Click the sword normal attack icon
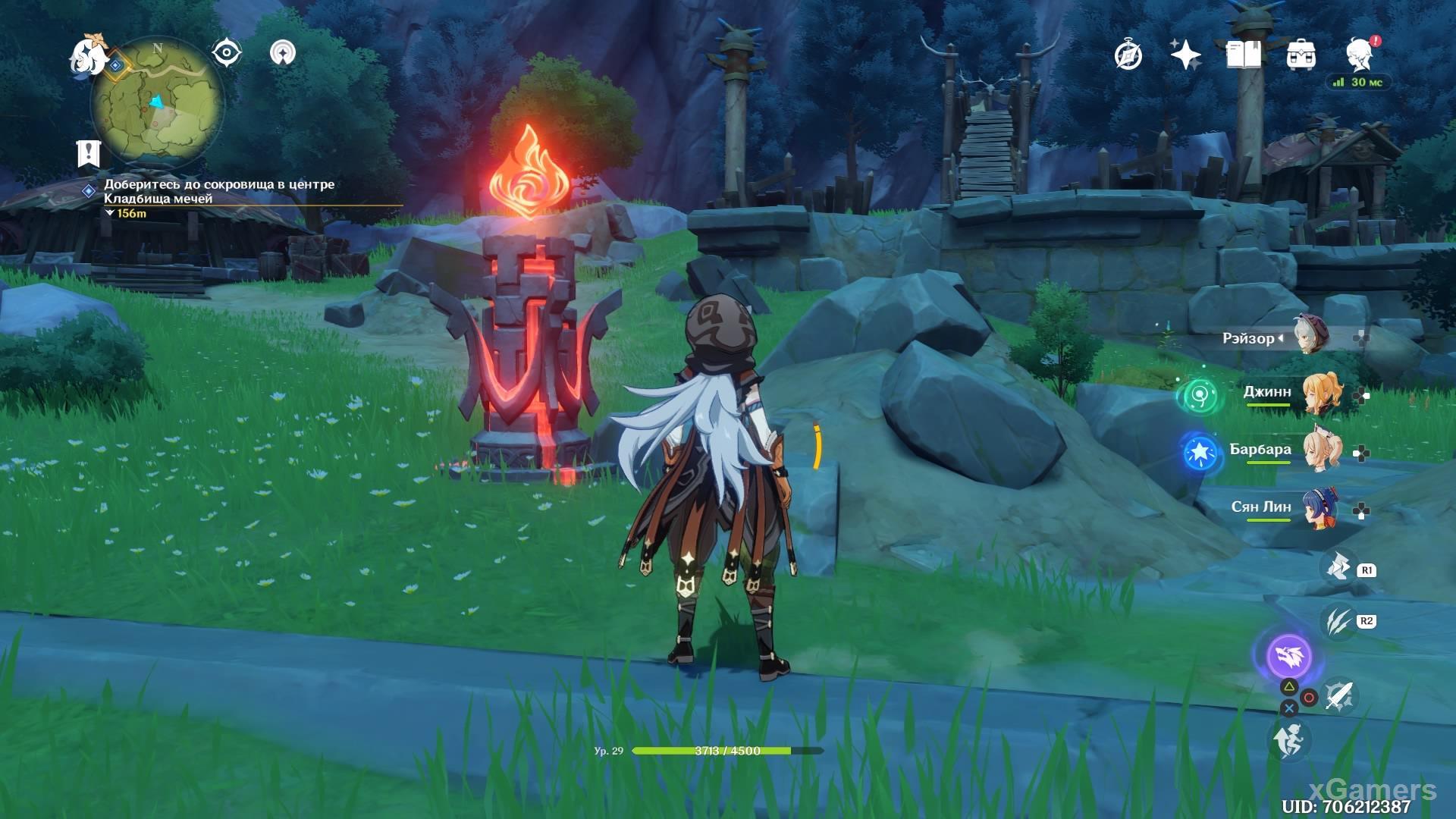Screen dimensions: 1456x819 point(1339,695)
